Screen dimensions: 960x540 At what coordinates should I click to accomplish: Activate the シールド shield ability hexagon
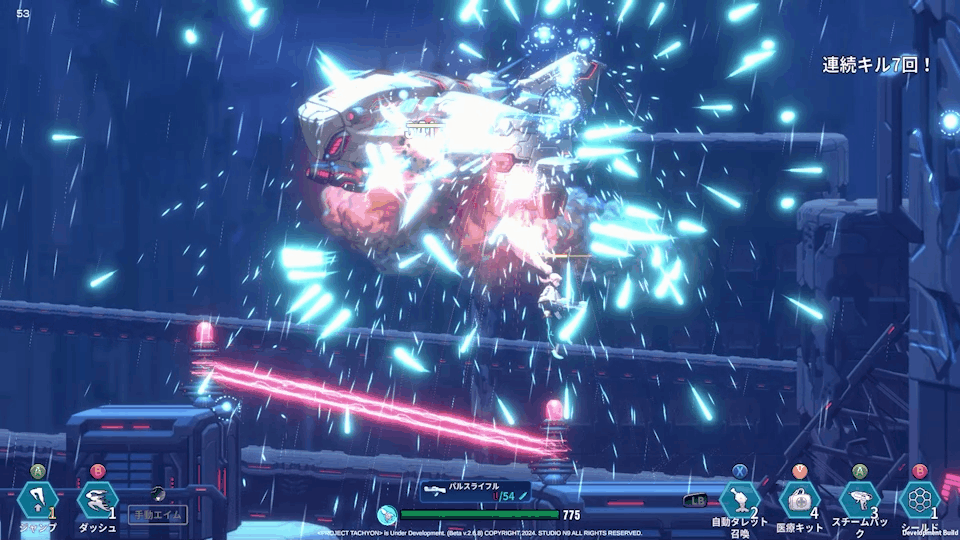coord(919,500)
